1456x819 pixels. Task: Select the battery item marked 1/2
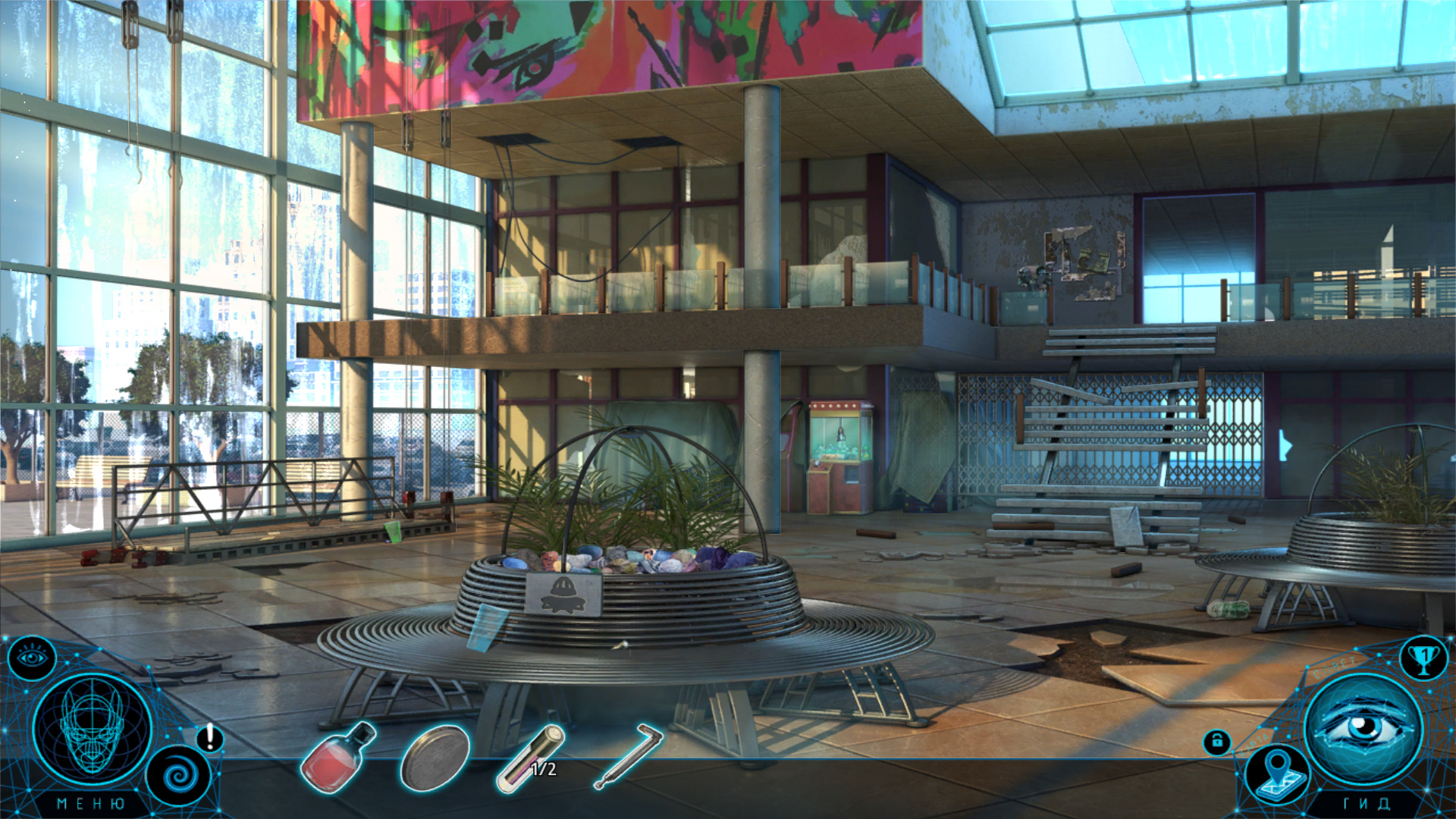(531, 758)
